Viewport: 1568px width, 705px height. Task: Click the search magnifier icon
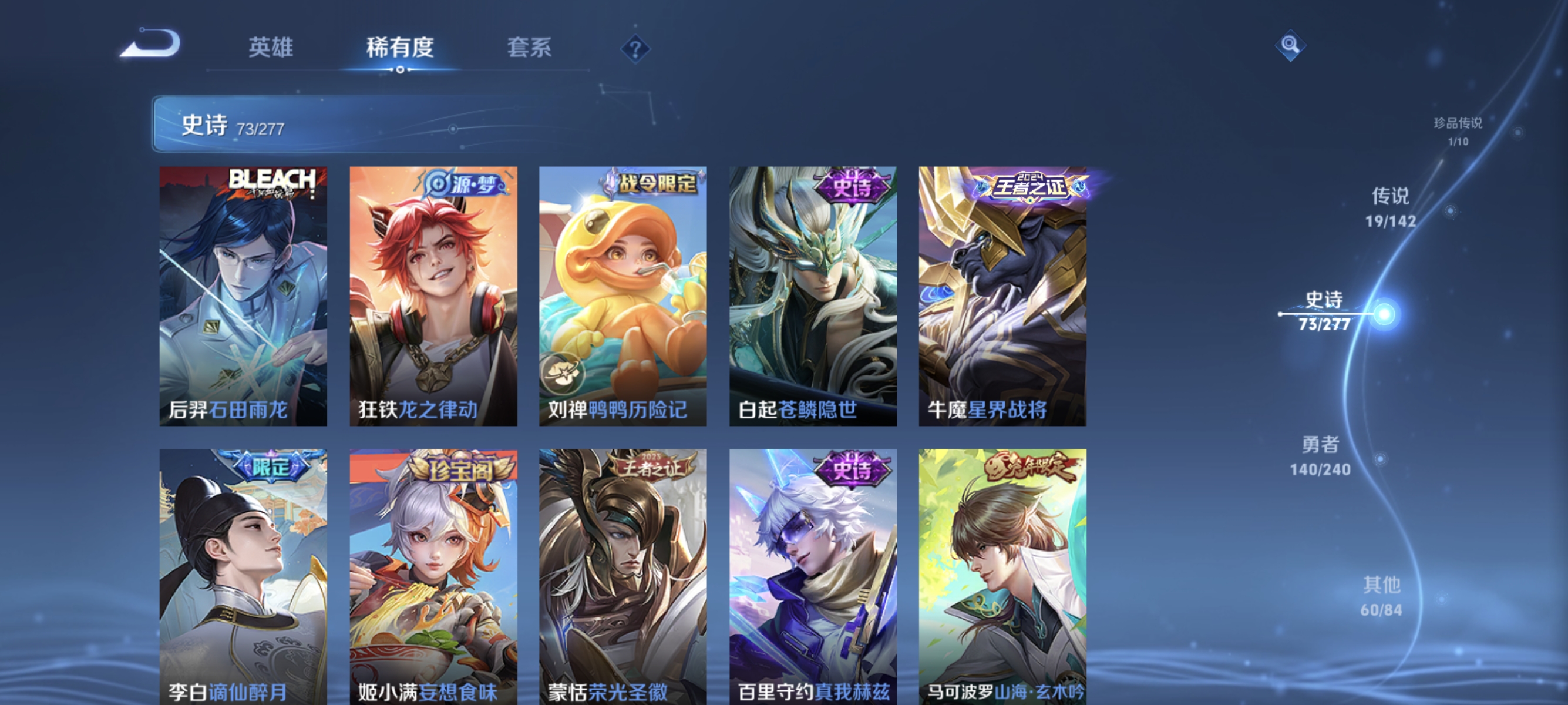[x=1290, y=45]
